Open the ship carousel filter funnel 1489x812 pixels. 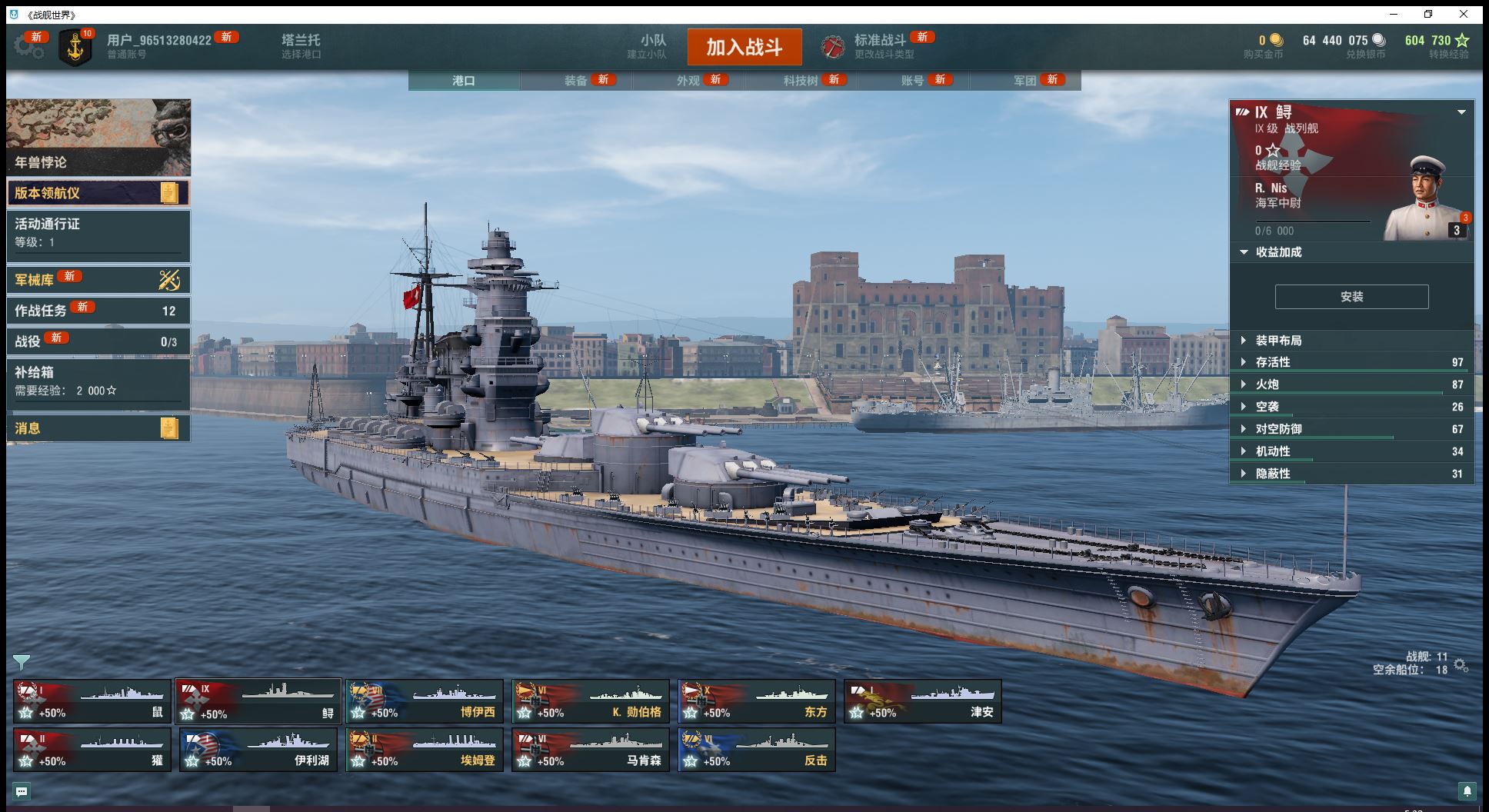tap(22, 662)
